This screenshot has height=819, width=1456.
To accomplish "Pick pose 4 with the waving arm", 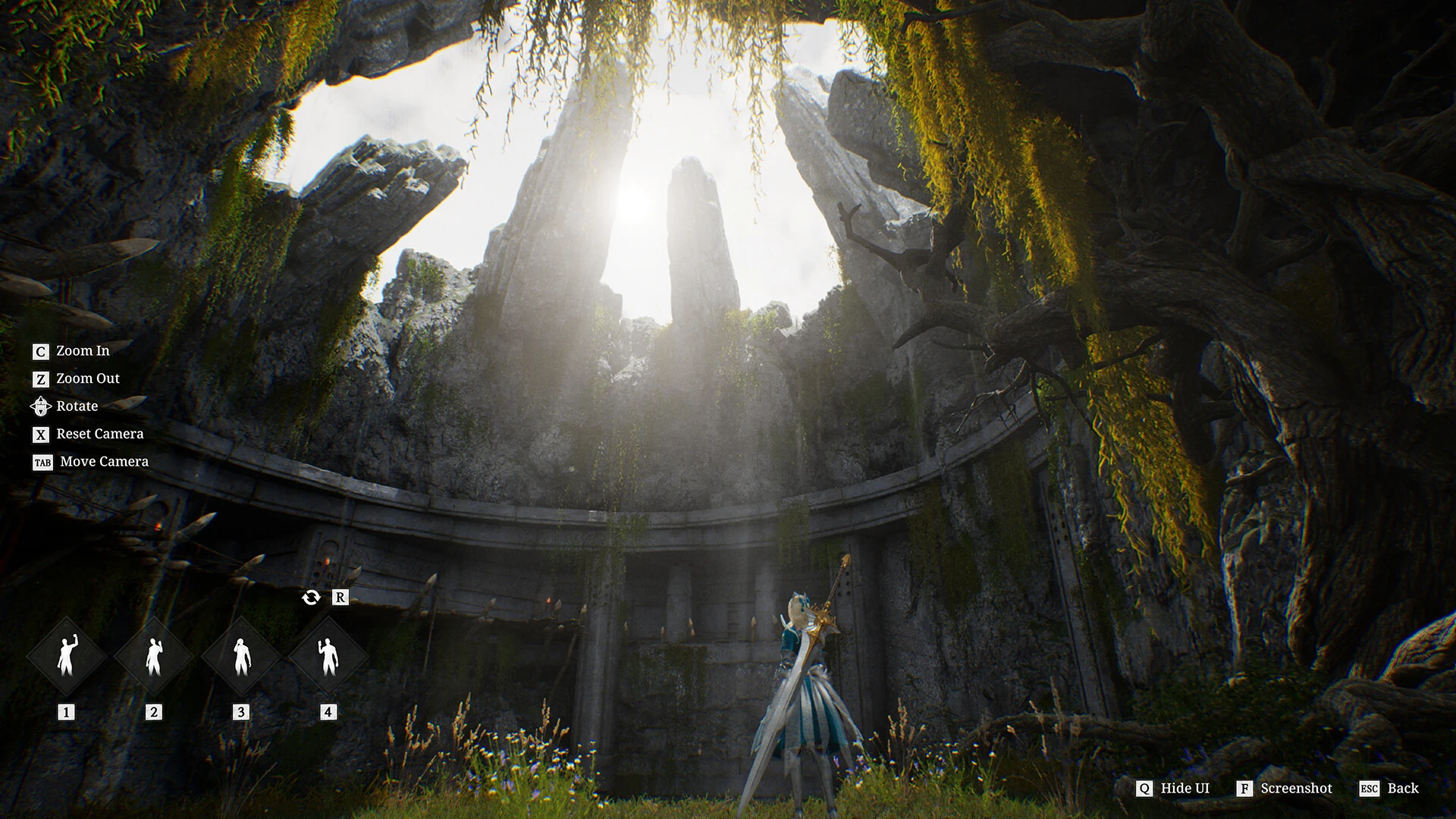I will pyautogui.click(x=328, y=654).
